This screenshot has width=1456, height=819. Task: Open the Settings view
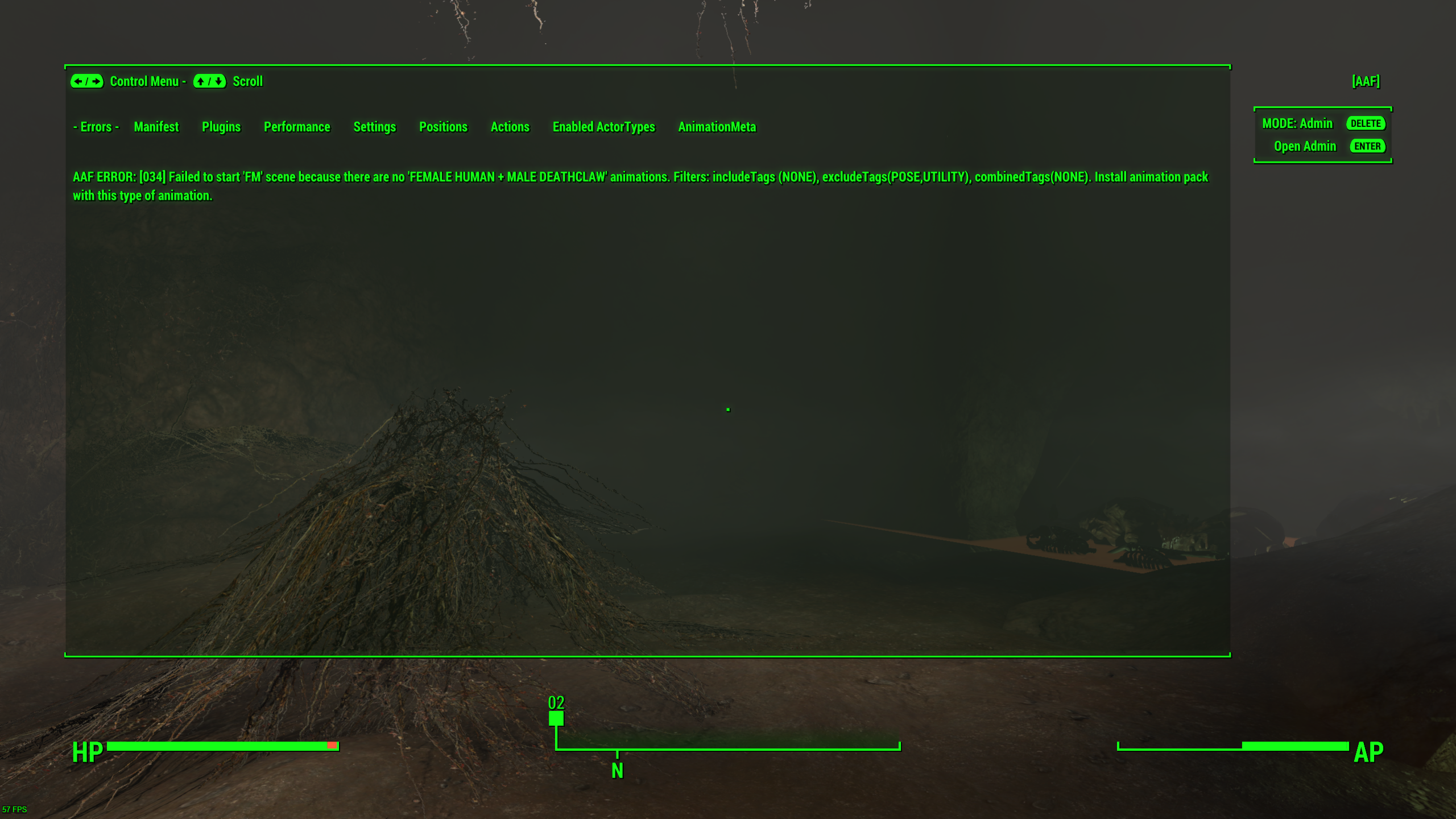pos(375,127)
